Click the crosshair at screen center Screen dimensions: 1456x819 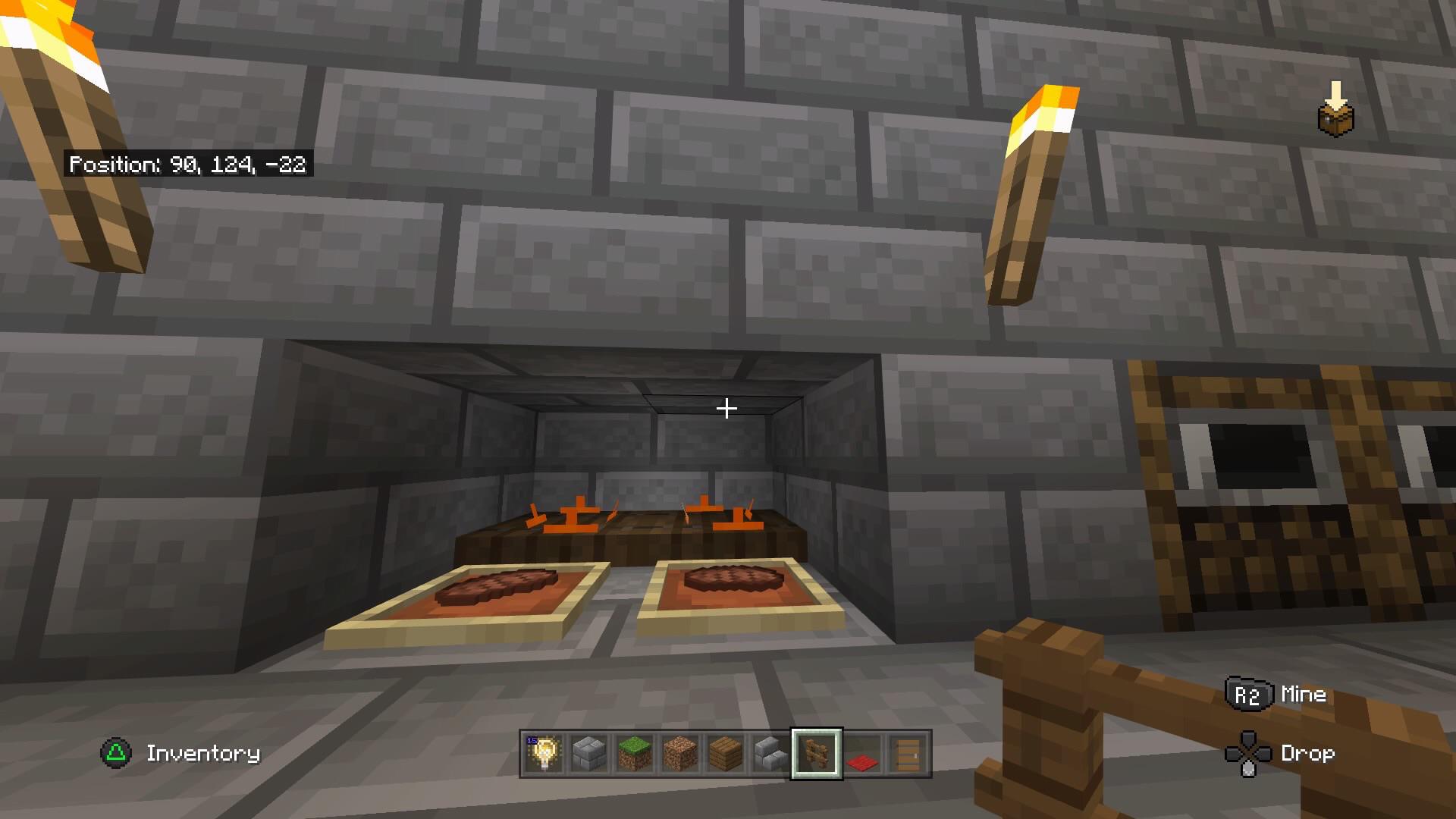tap(726, 408)
